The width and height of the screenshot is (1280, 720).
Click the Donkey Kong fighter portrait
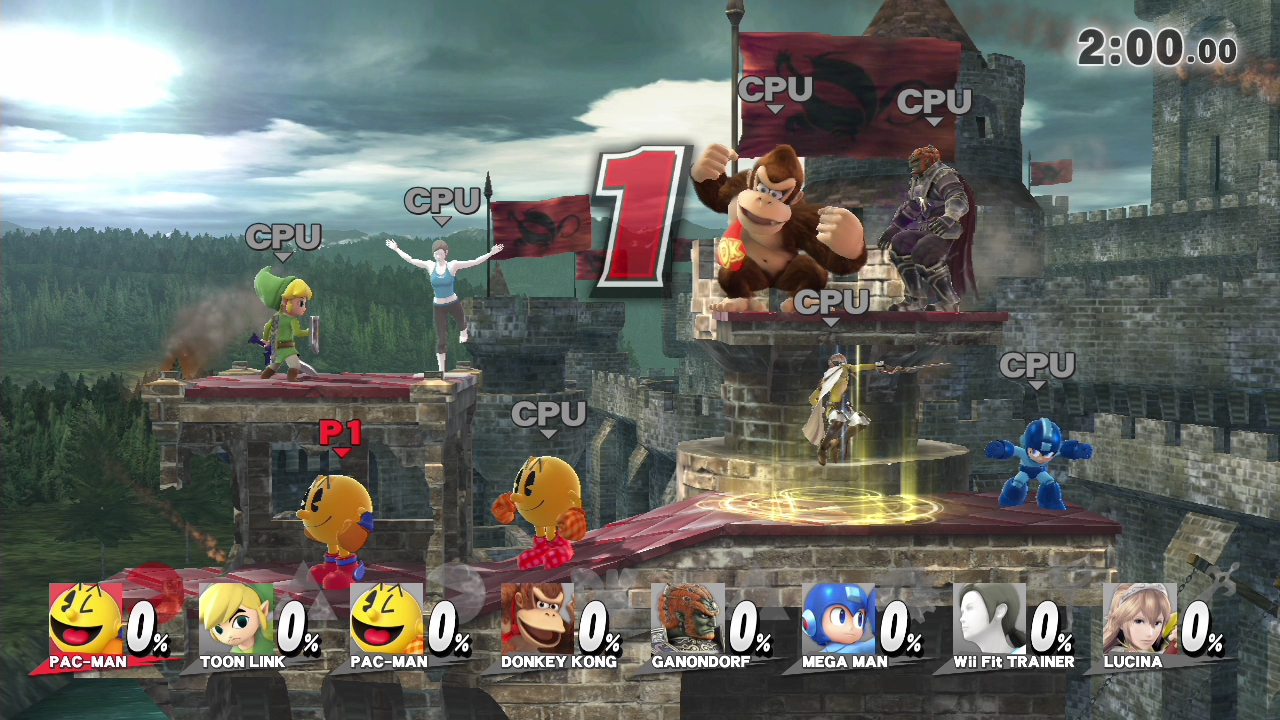click(537, 619)
